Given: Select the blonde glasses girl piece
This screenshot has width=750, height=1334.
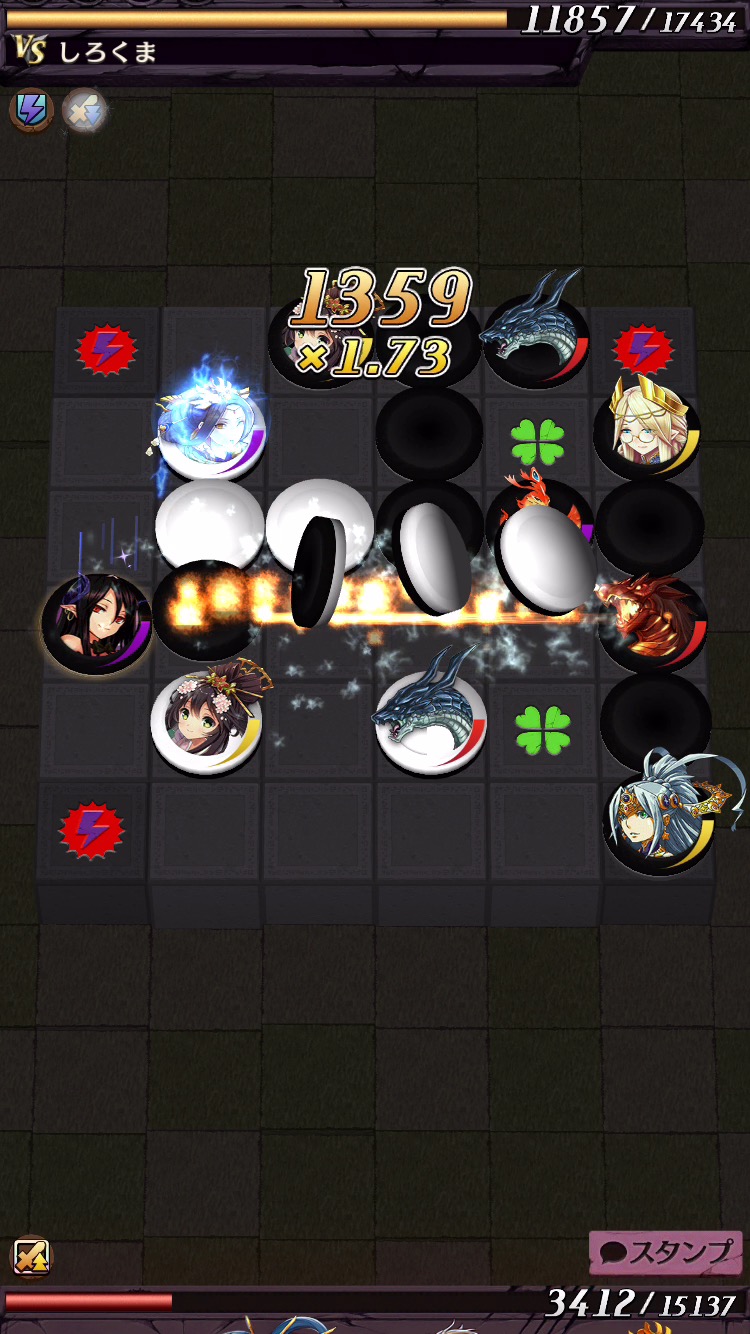Looking at the screenshot, I should (647, 431).
